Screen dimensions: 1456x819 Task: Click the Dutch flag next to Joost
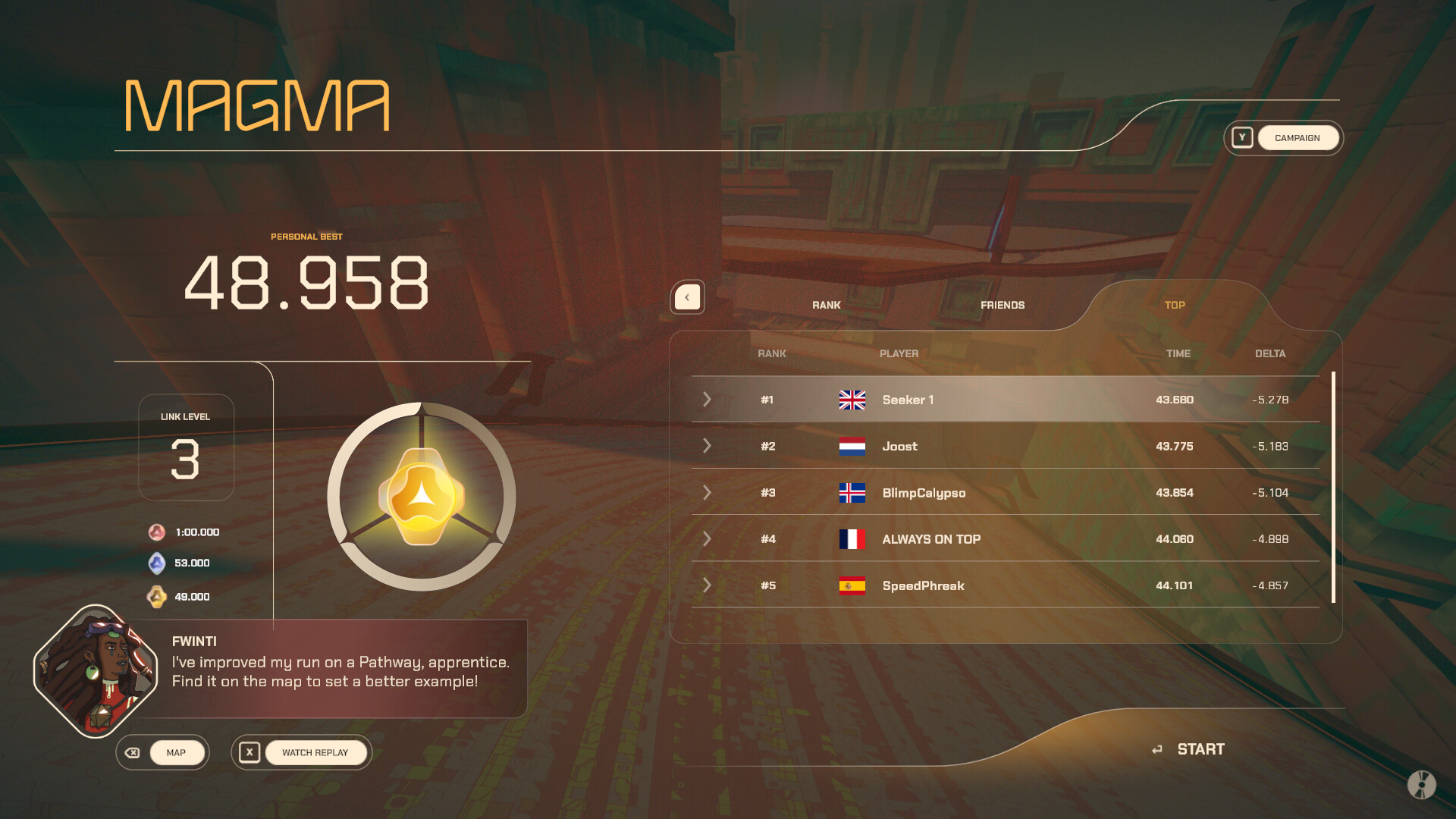852,447
